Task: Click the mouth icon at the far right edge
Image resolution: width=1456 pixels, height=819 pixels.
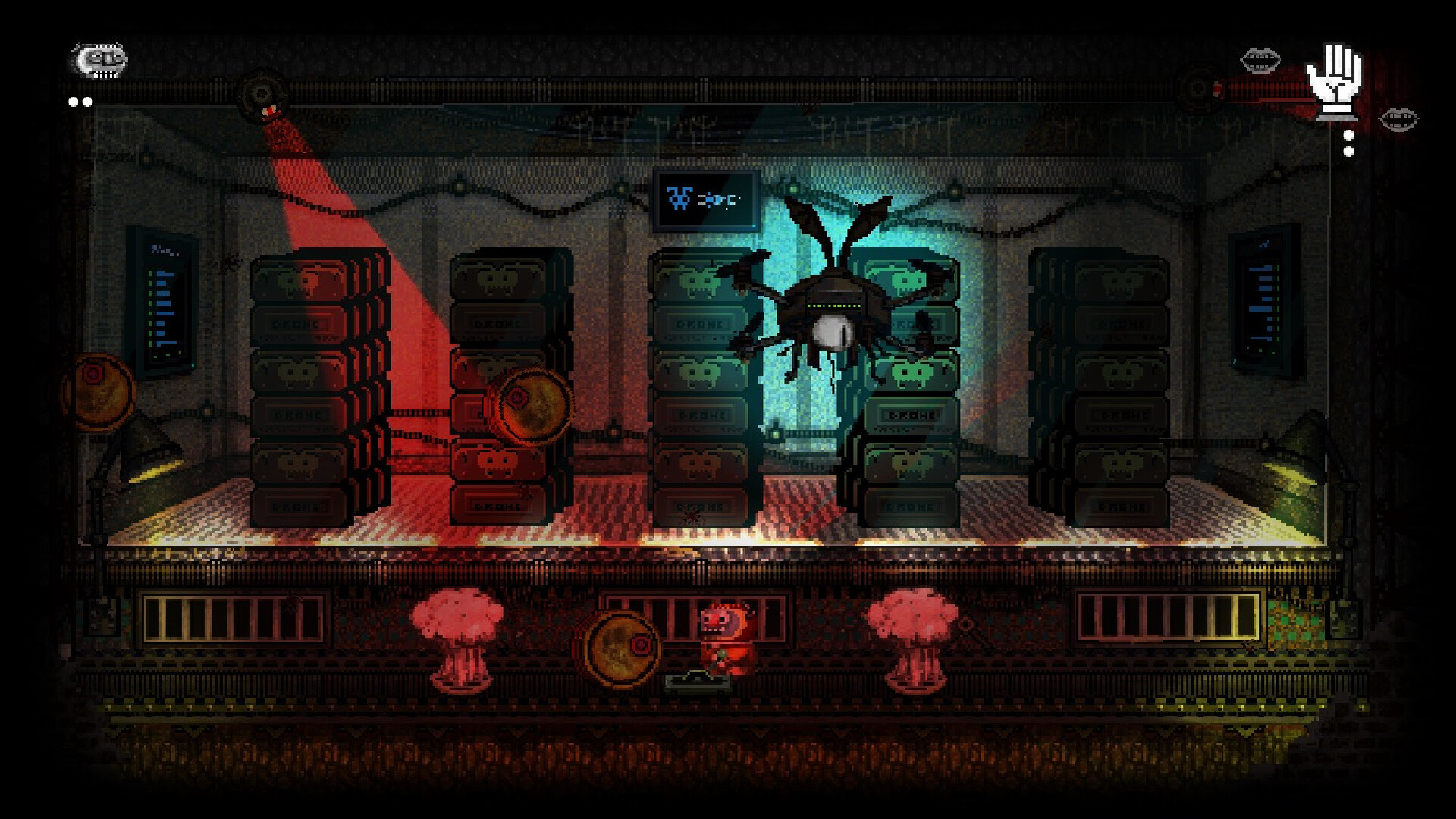Action: click(1399, 120)
